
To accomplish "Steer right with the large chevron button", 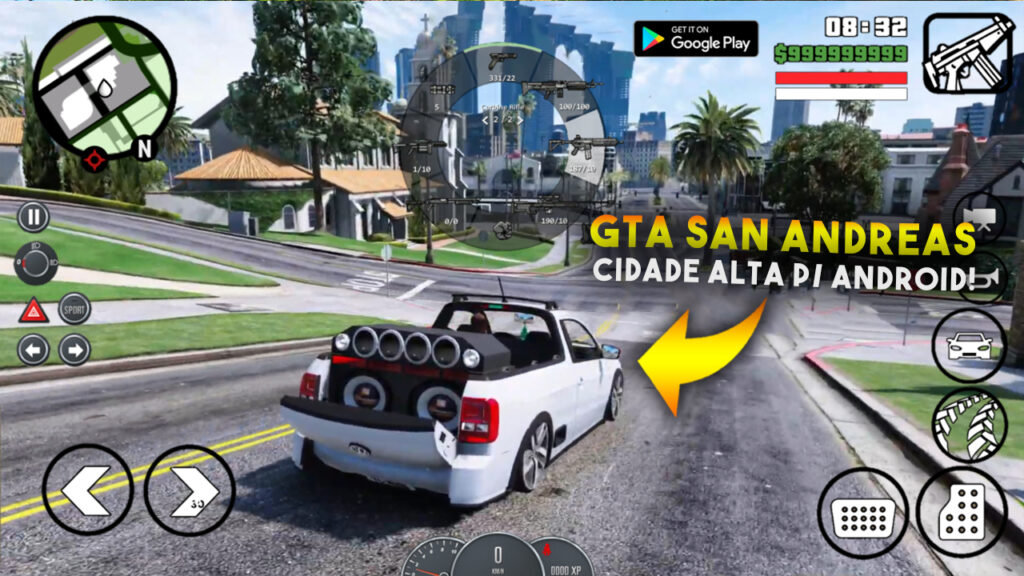I will [x=189, y=490].
